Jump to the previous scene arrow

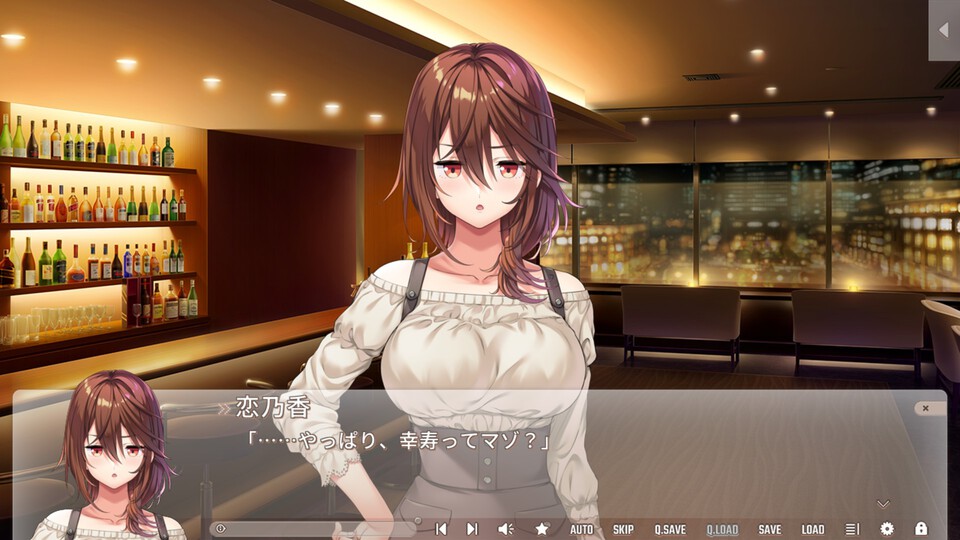[440, 529]
